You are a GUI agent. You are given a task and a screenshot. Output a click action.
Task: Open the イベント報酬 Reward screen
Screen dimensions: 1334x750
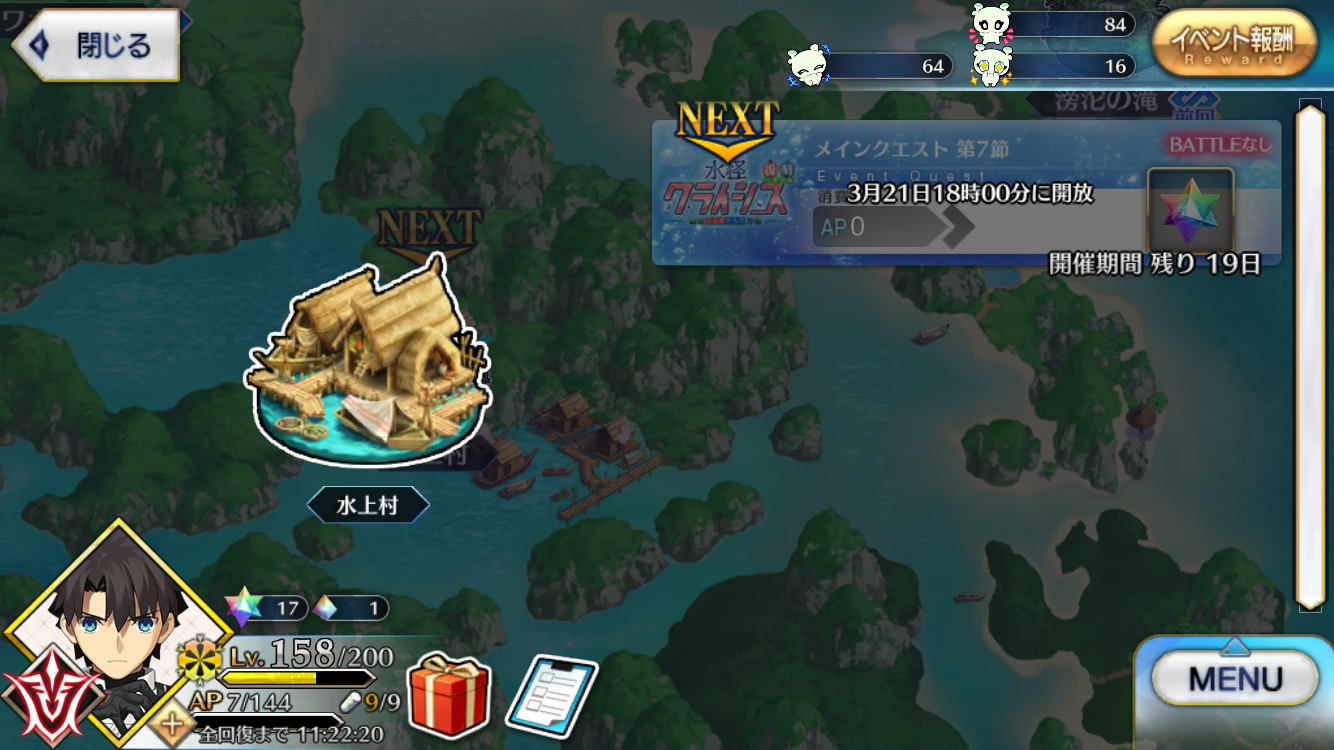1233,44
